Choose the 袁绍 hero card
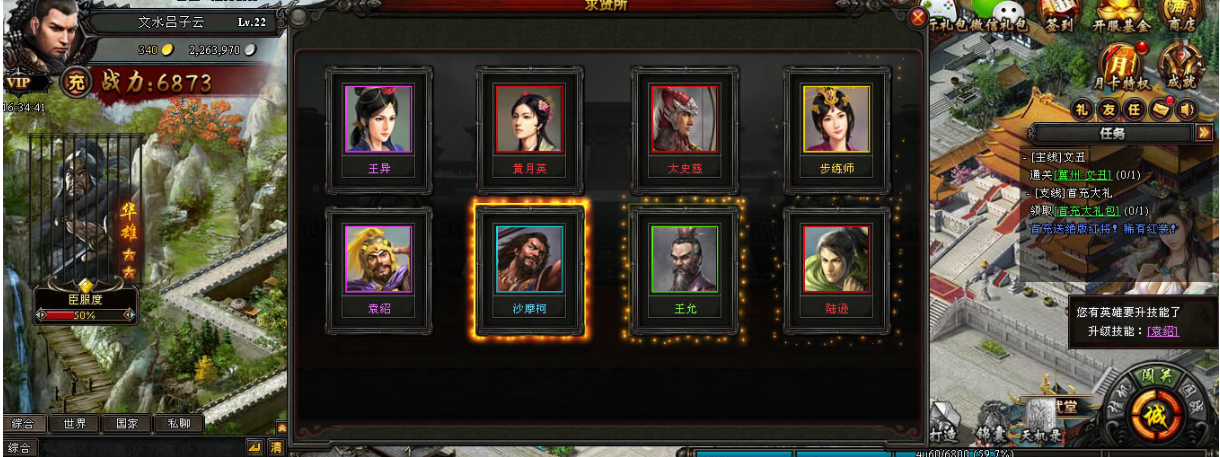The height and width of the screenshot is (457, 1220). pos(379,269)
